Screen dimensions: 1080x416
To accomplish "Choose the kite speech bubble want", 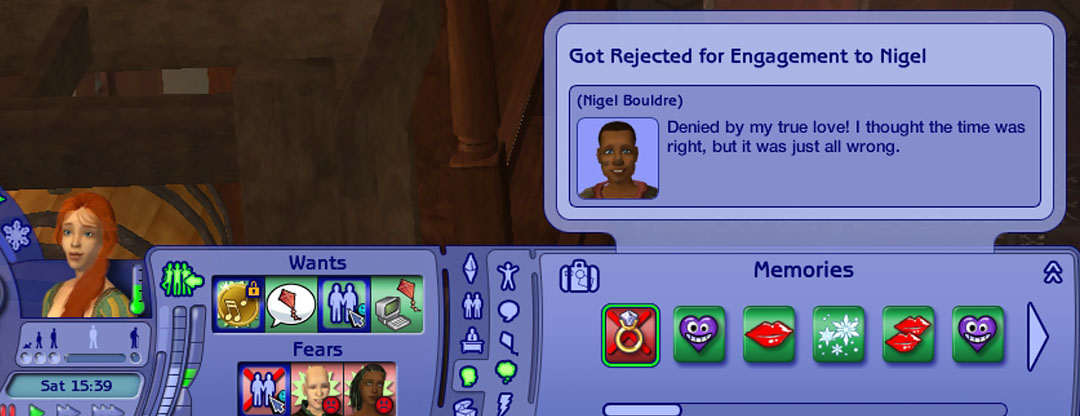I will 291,304.
